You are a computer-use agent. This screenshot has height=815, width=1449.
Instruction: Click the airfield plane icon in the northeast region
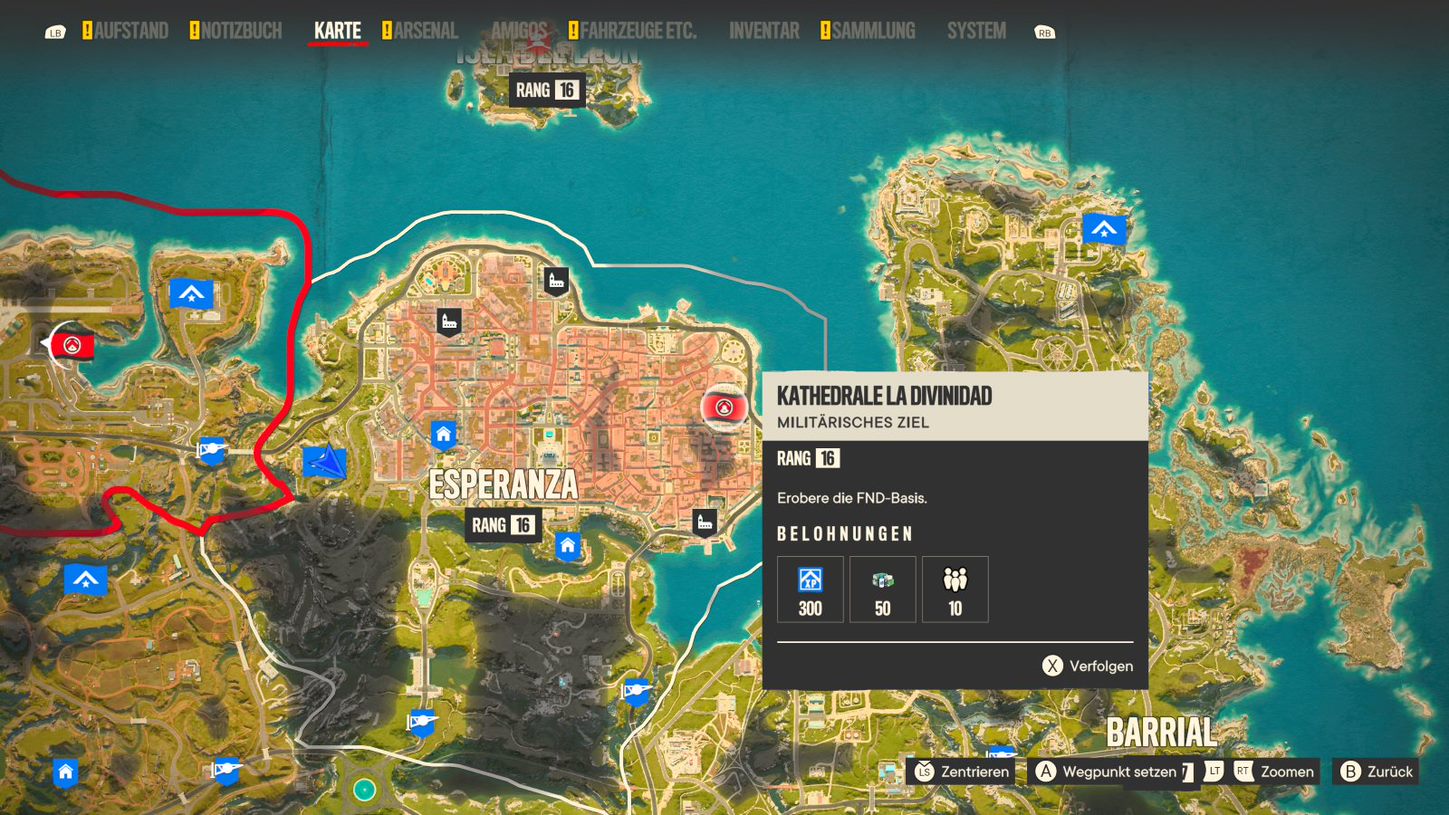pos(1104,229)
